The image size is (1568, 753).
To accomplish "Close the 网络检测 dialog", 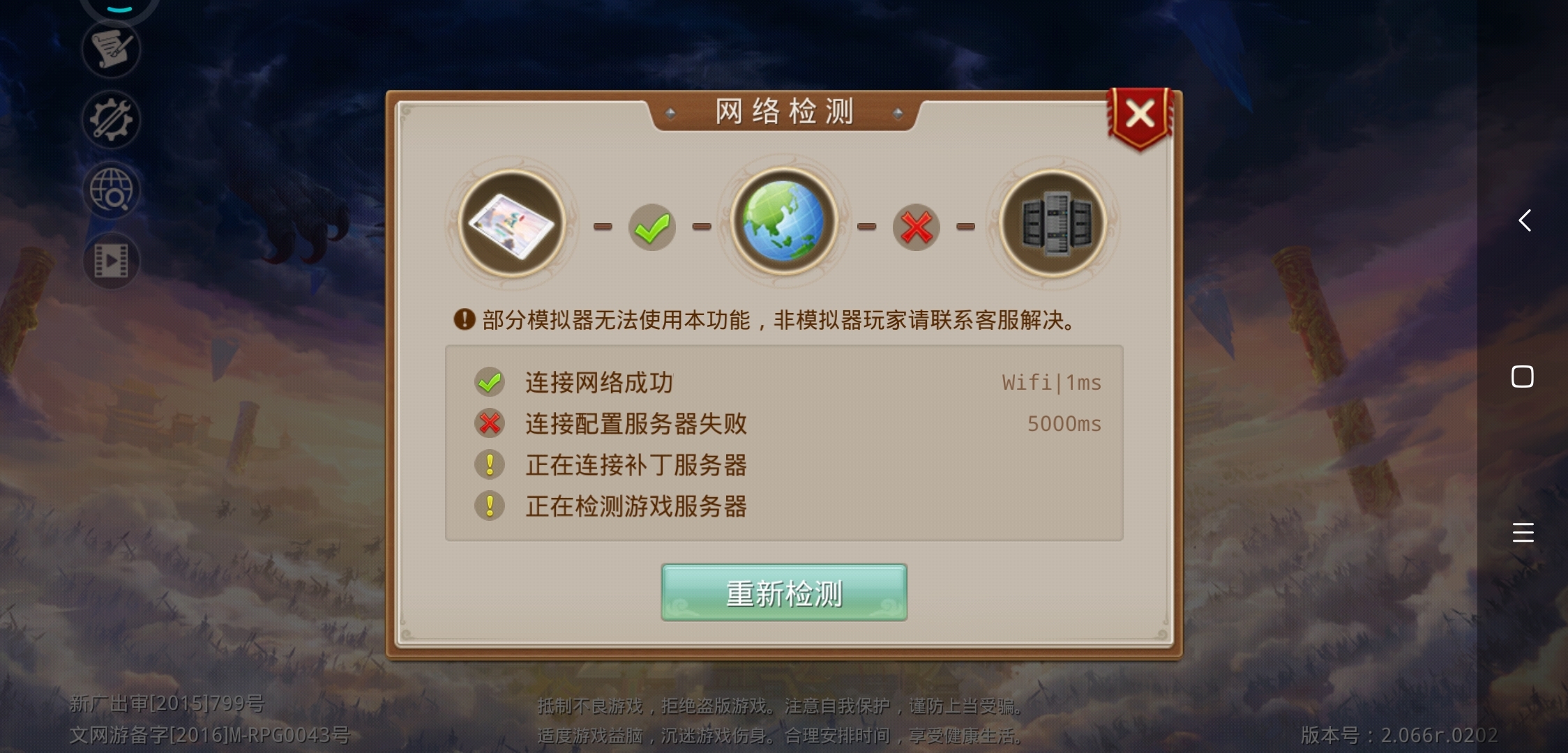I will coord(1140,114).
